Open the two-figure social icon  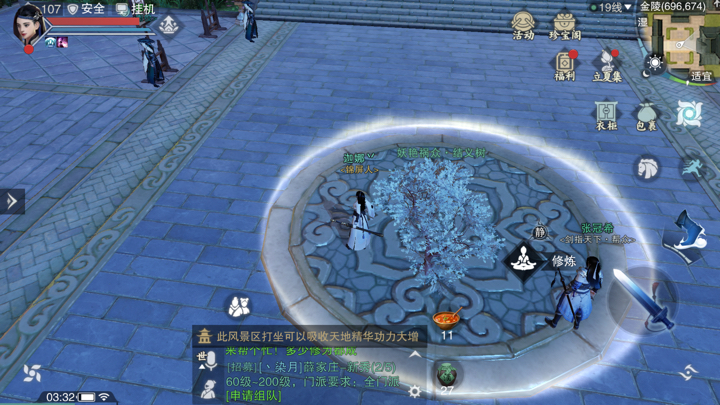coord(238,305)
